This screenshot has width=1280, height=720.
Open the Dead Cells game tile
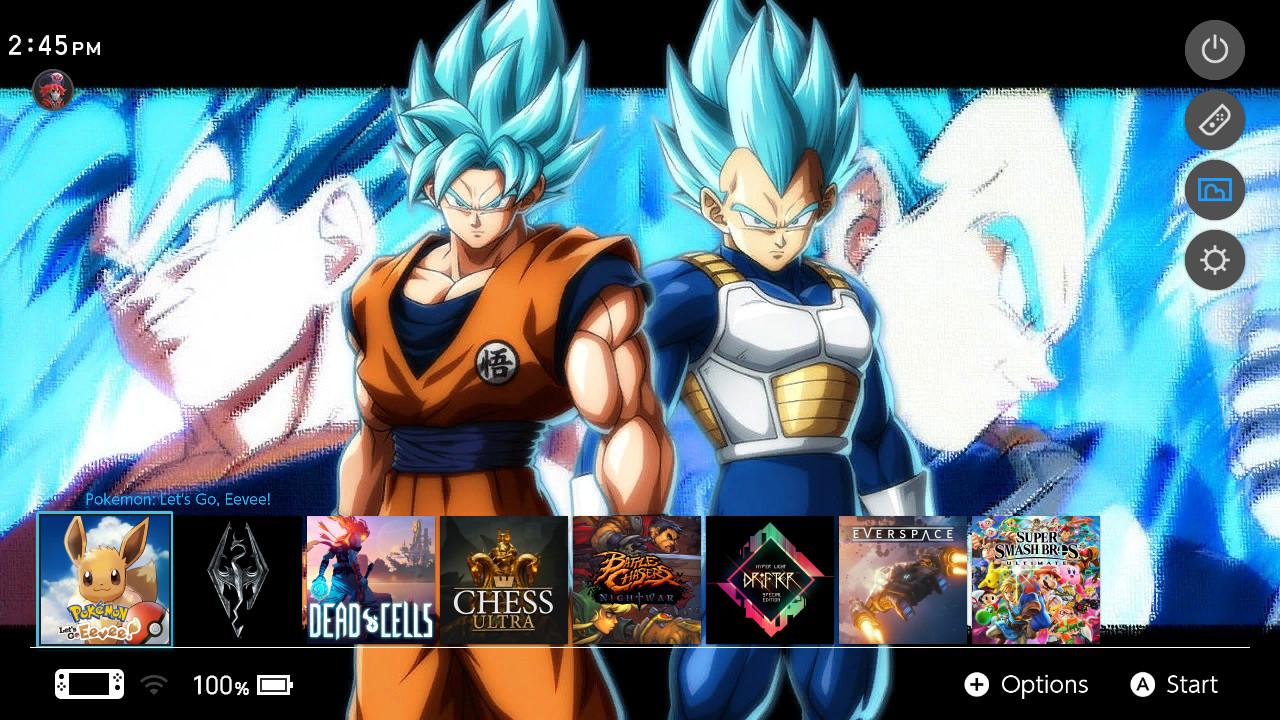click(x=371, y=580)
